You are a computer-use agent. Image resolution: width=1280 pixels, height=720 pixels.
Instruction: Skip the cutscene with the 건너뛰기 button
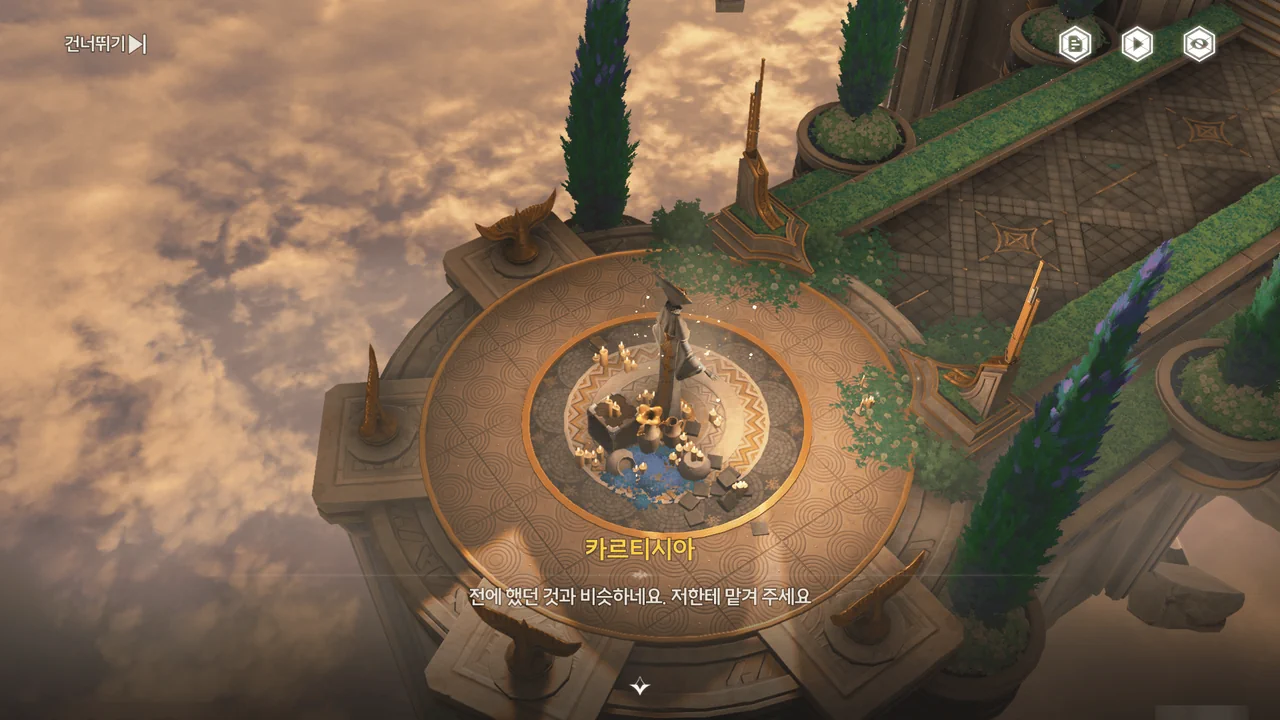click(x=106, y=44)
